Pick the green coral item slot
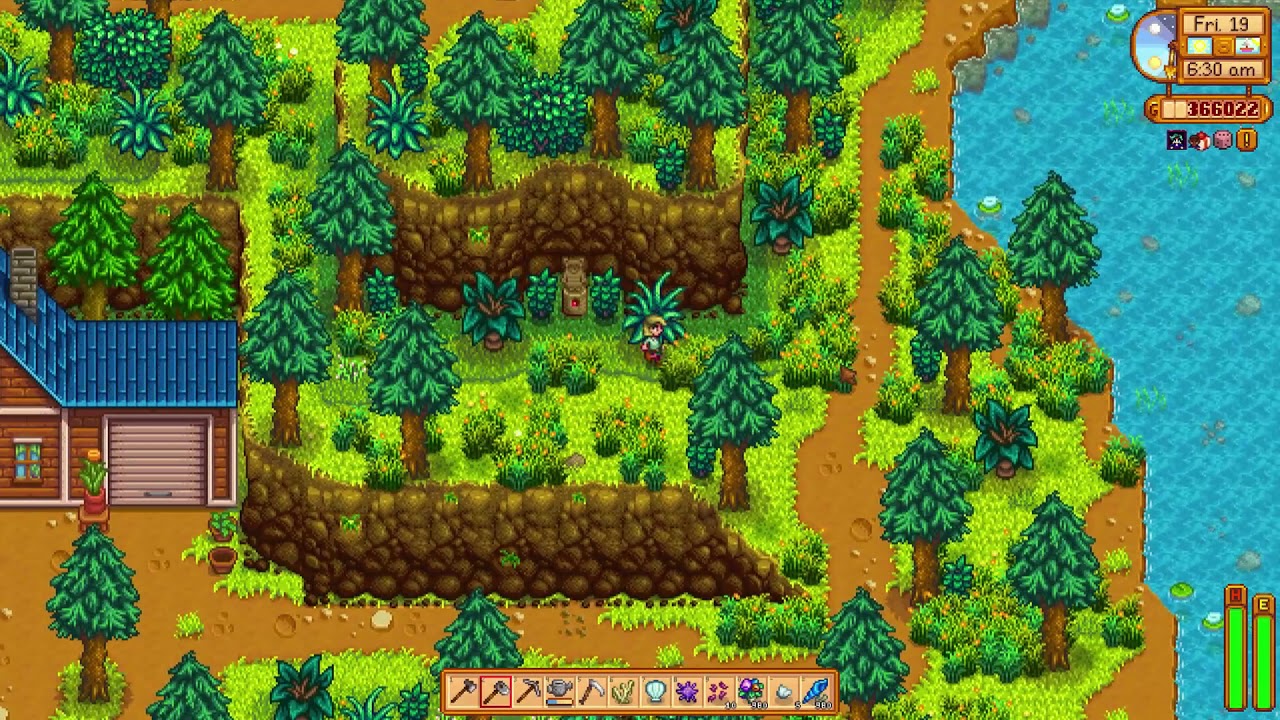The width and height of the screenshot is (1280, 720). pos(624,691)
